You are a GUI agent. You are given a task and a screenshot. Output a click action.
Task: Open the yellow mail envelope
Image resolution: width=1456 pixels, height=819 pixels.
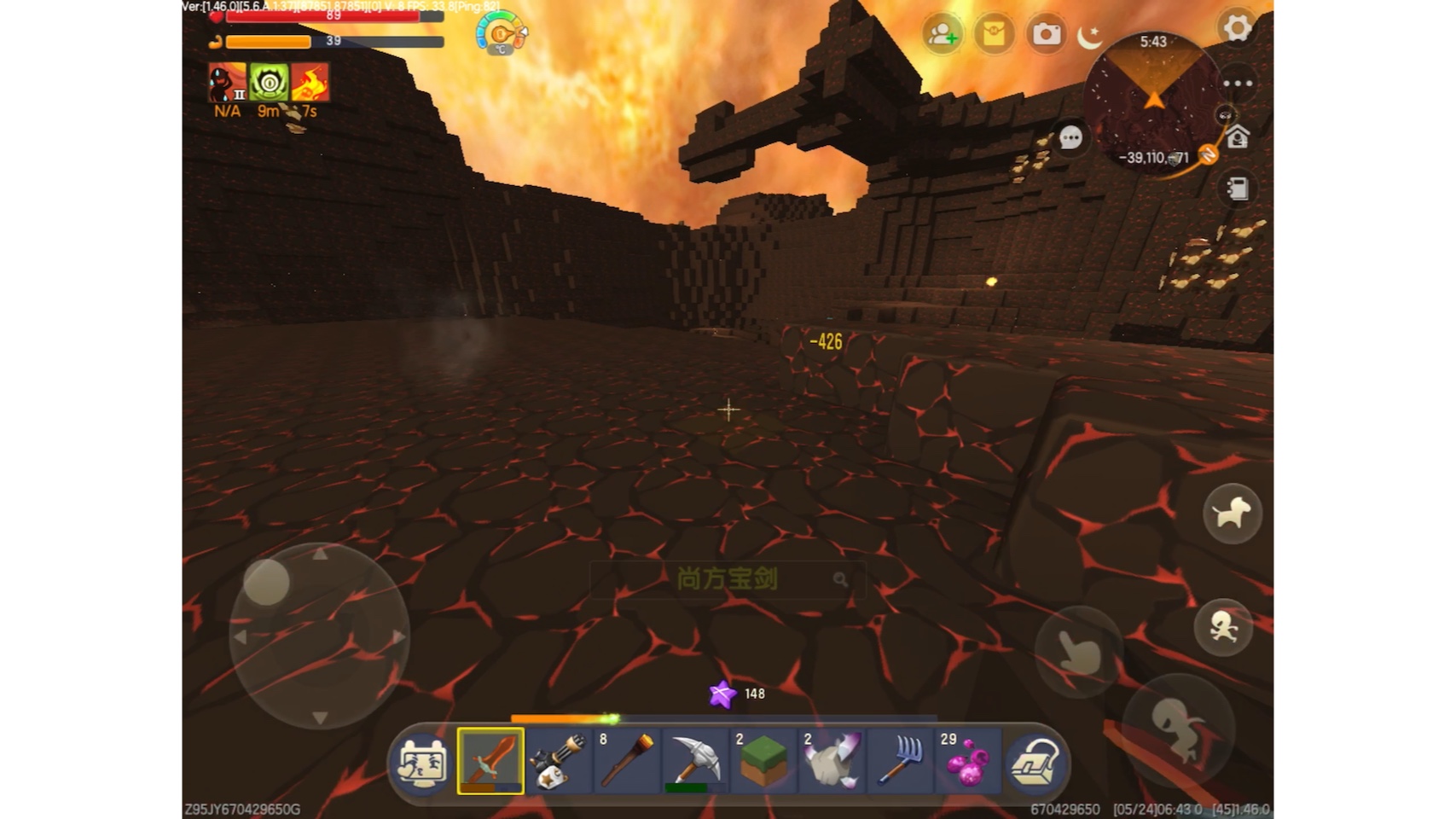point(994,34)
